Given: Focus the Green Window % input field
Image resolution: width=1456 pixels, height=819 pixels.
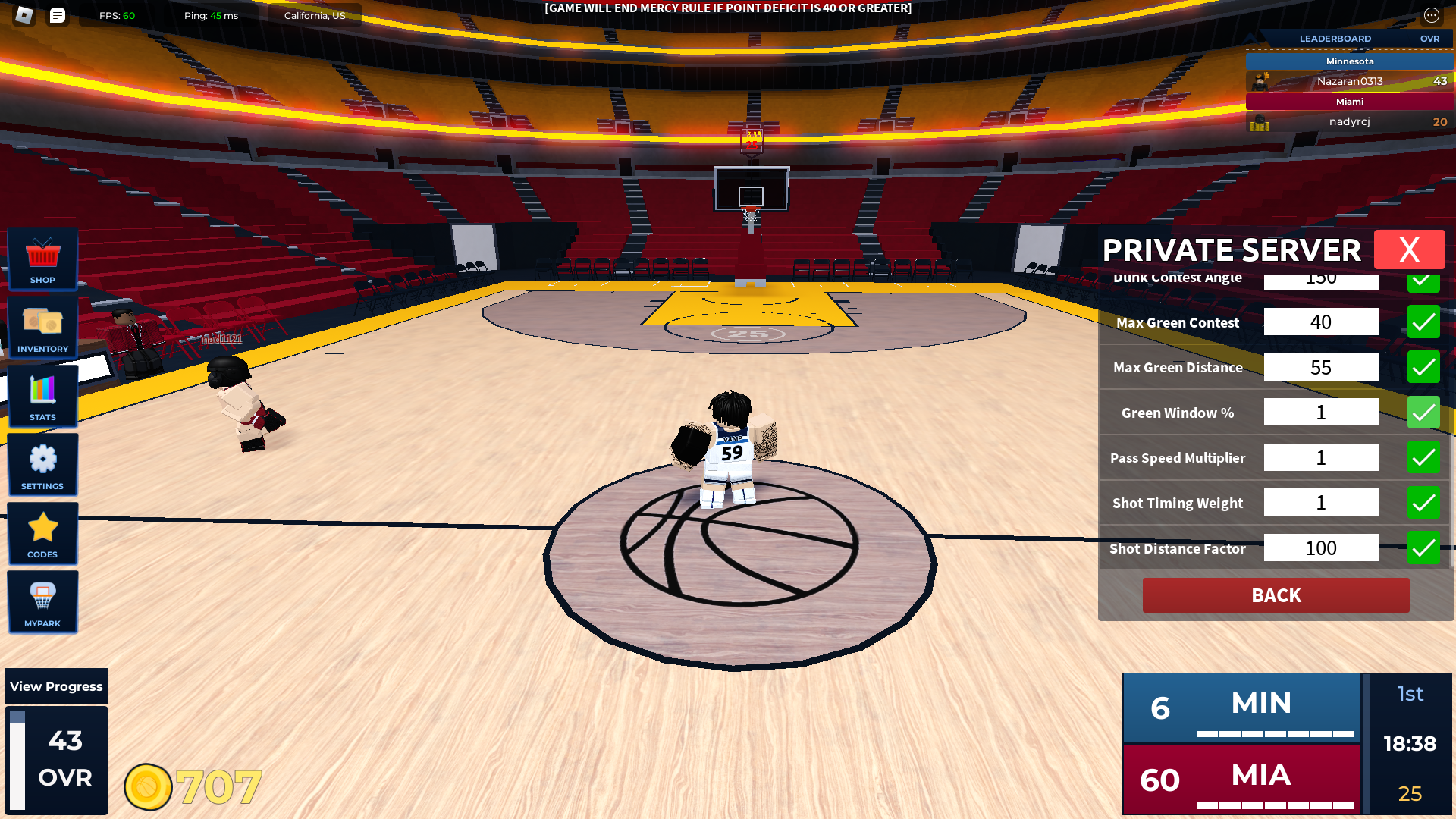Looking at the screenshot, I should pyautogui.click(x=1321, y=413).
